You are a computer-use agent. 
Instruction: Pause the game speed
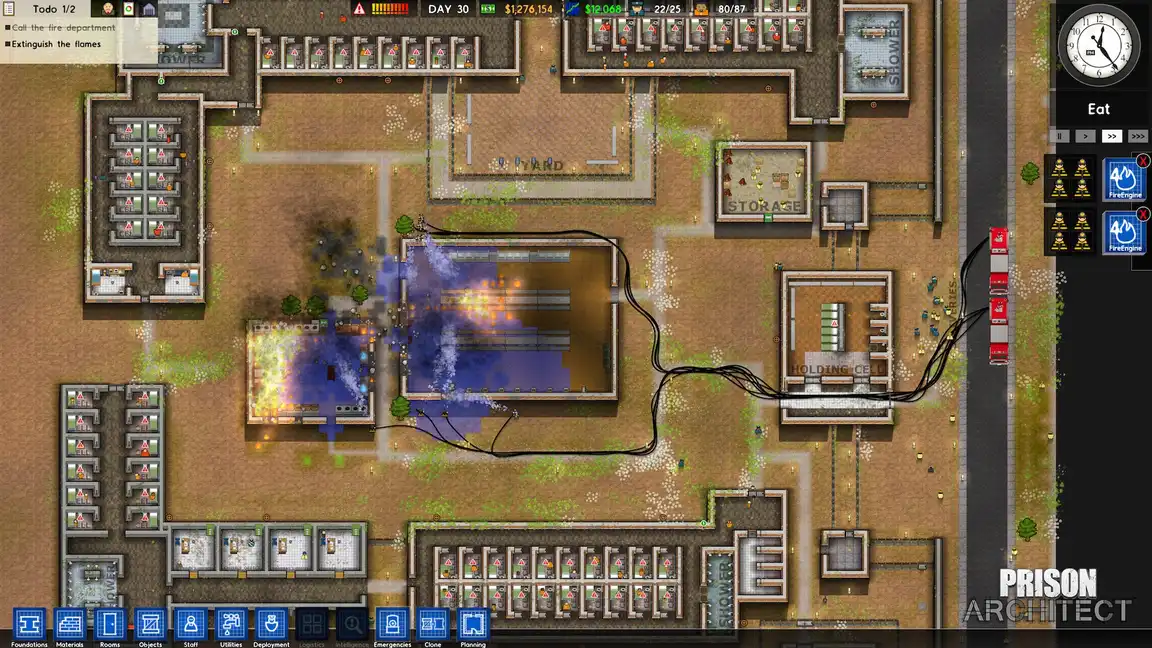pyautogui.click(x=1060, y=136)
